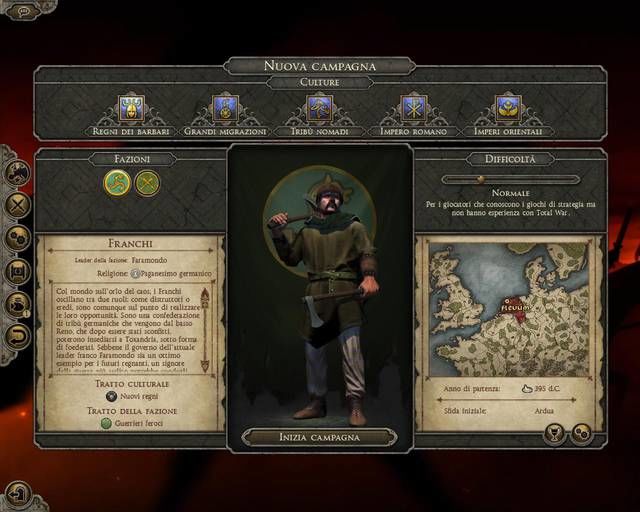The height and width of the screenshot is (512, 640).
Task: Start the campaign with Inizia campagna
Action: [319, 437]
